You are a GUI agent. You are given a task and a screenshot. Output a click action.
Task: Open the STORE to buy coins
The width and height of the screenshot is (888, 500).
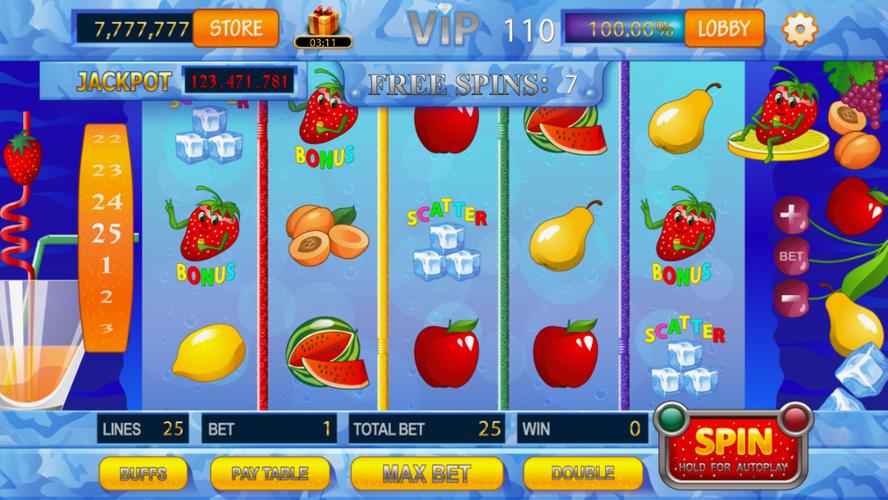[x=237, y=28]
